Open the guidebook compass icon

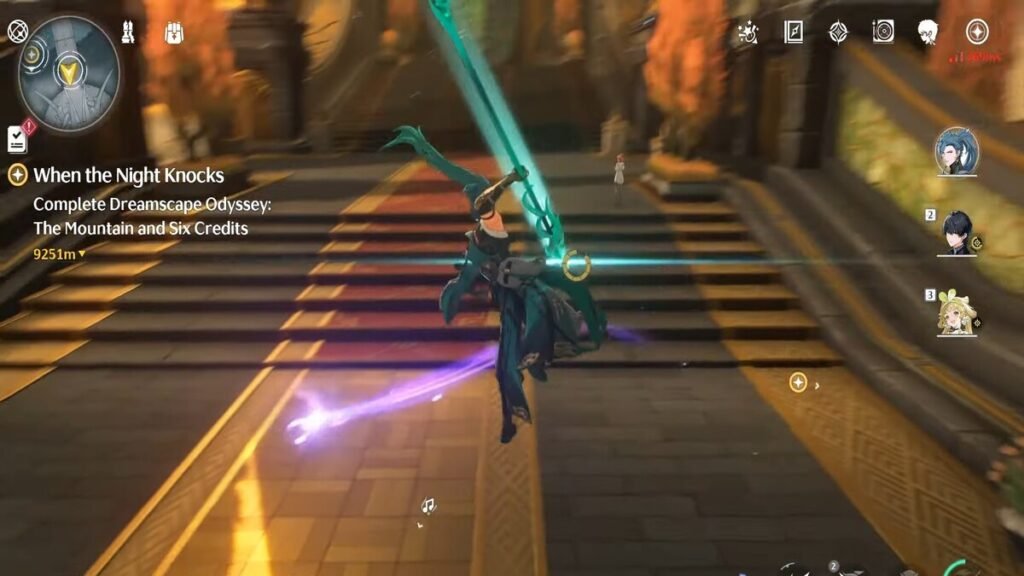(x=793, y=32)
